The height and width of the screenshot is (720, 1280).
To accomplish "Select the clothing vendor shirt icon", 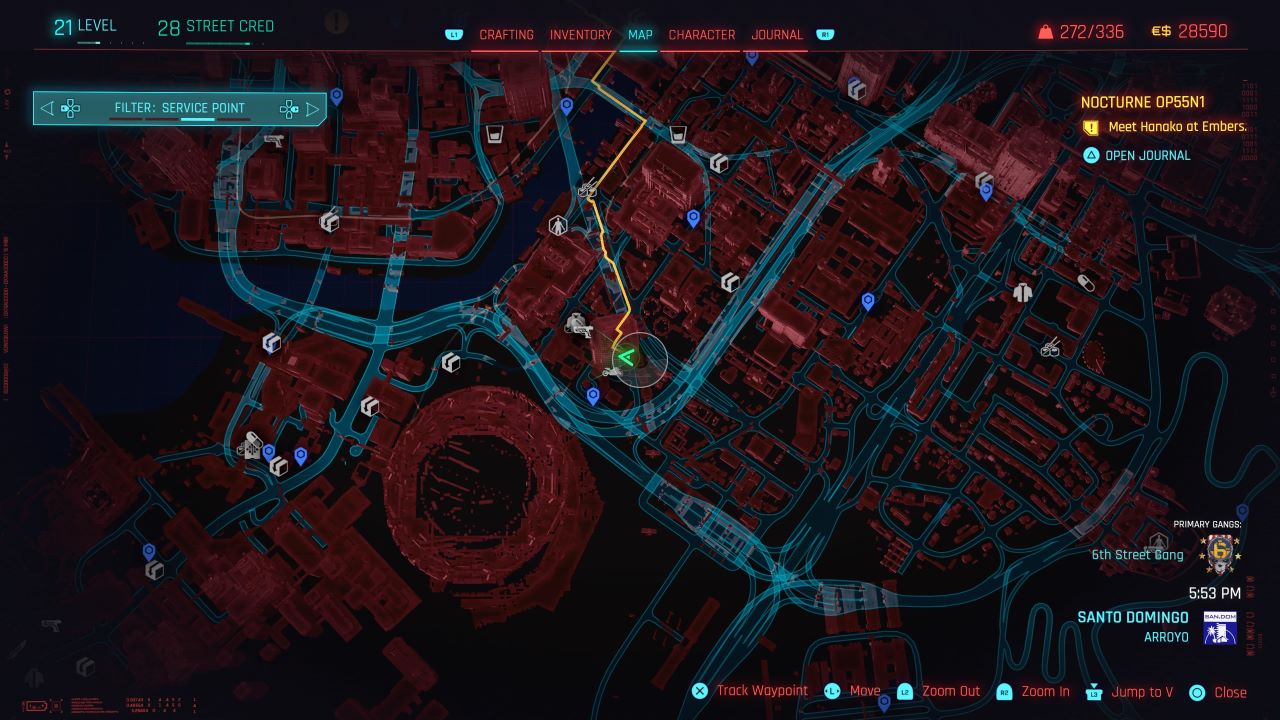I will [1022, 292].
